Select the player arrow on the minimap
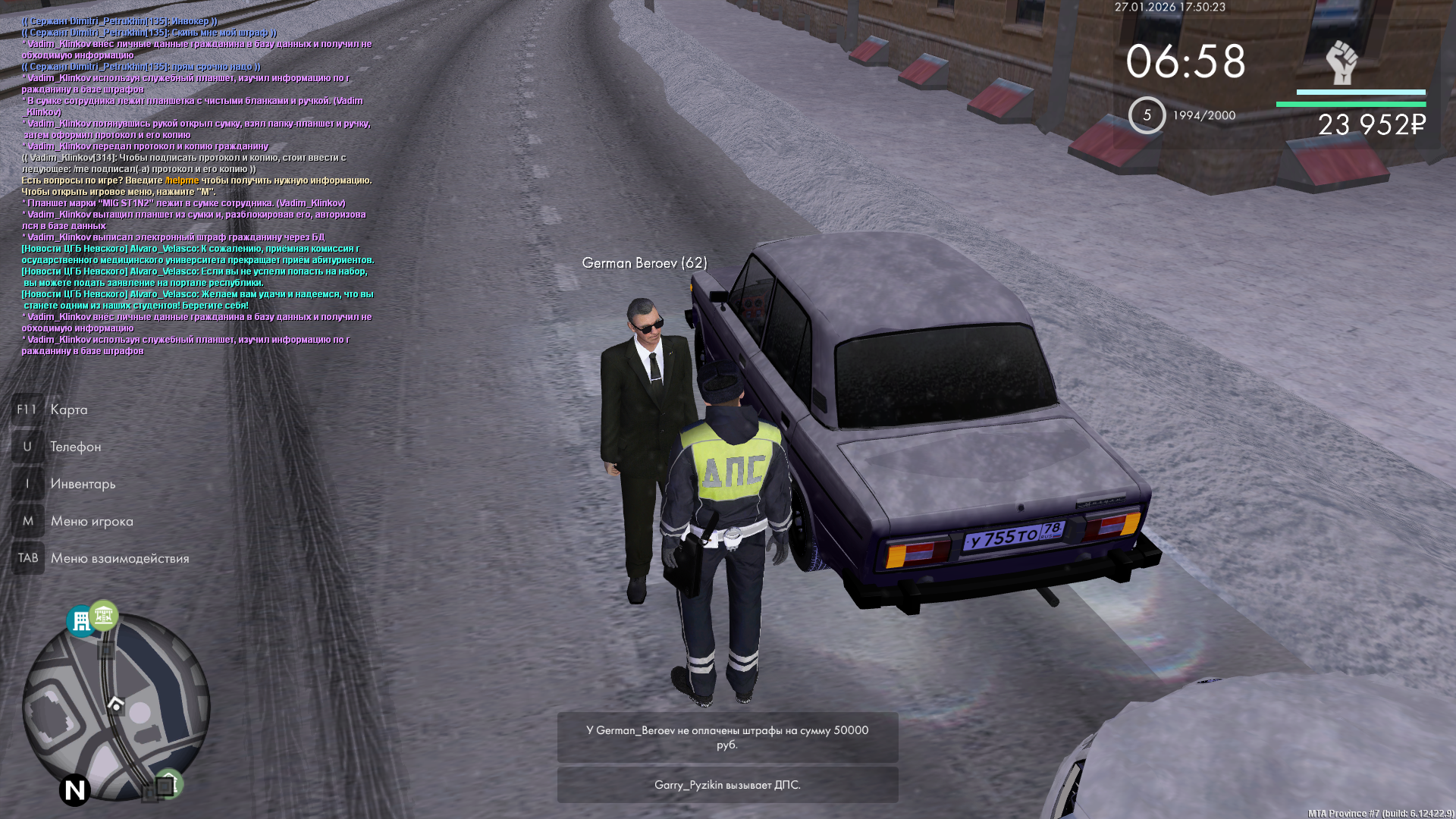This screenshot has width=1456, height=819. [x=115, y=703]
